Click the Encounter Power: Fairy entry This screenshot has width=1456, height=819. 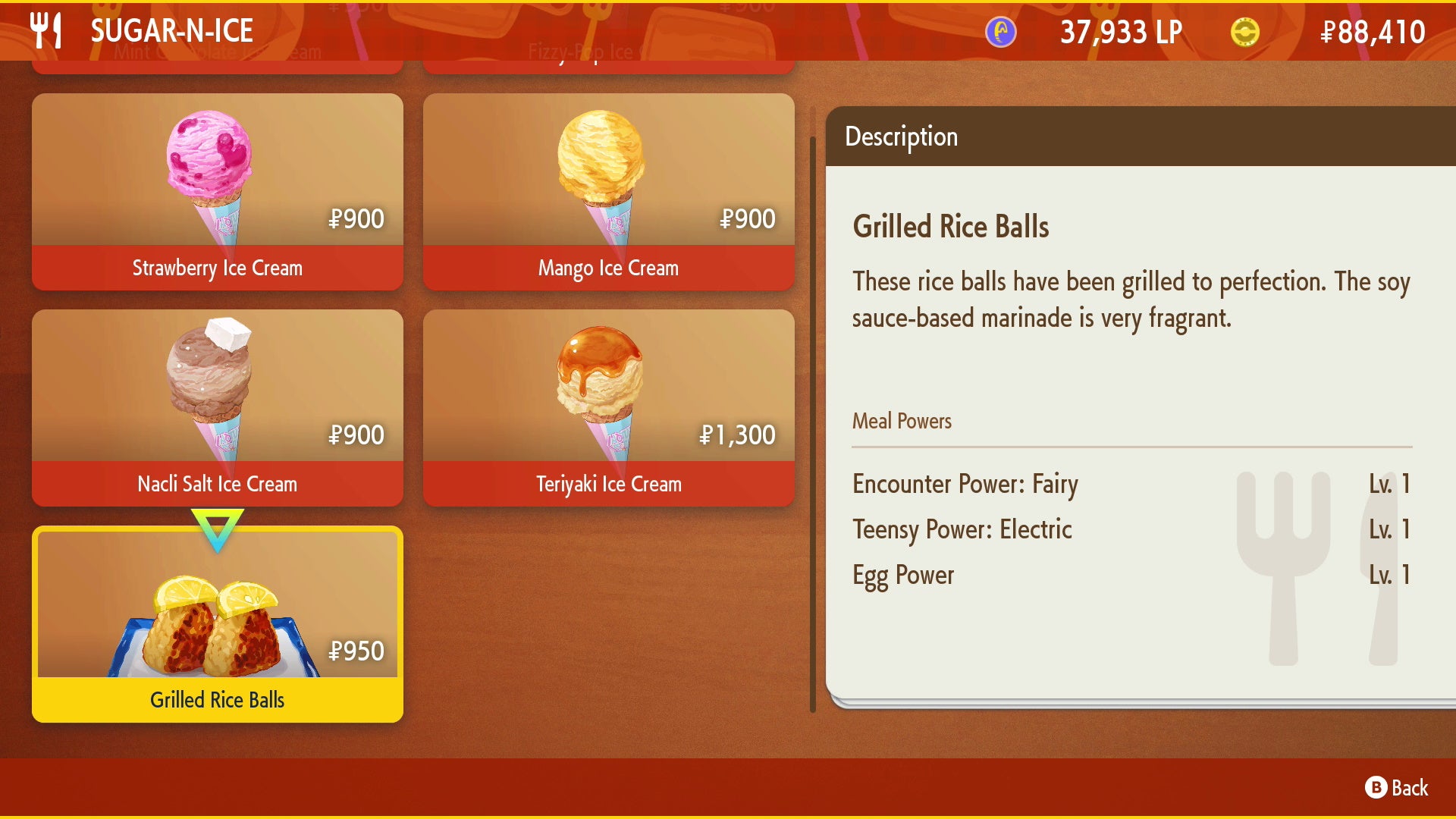coord(965,485)
